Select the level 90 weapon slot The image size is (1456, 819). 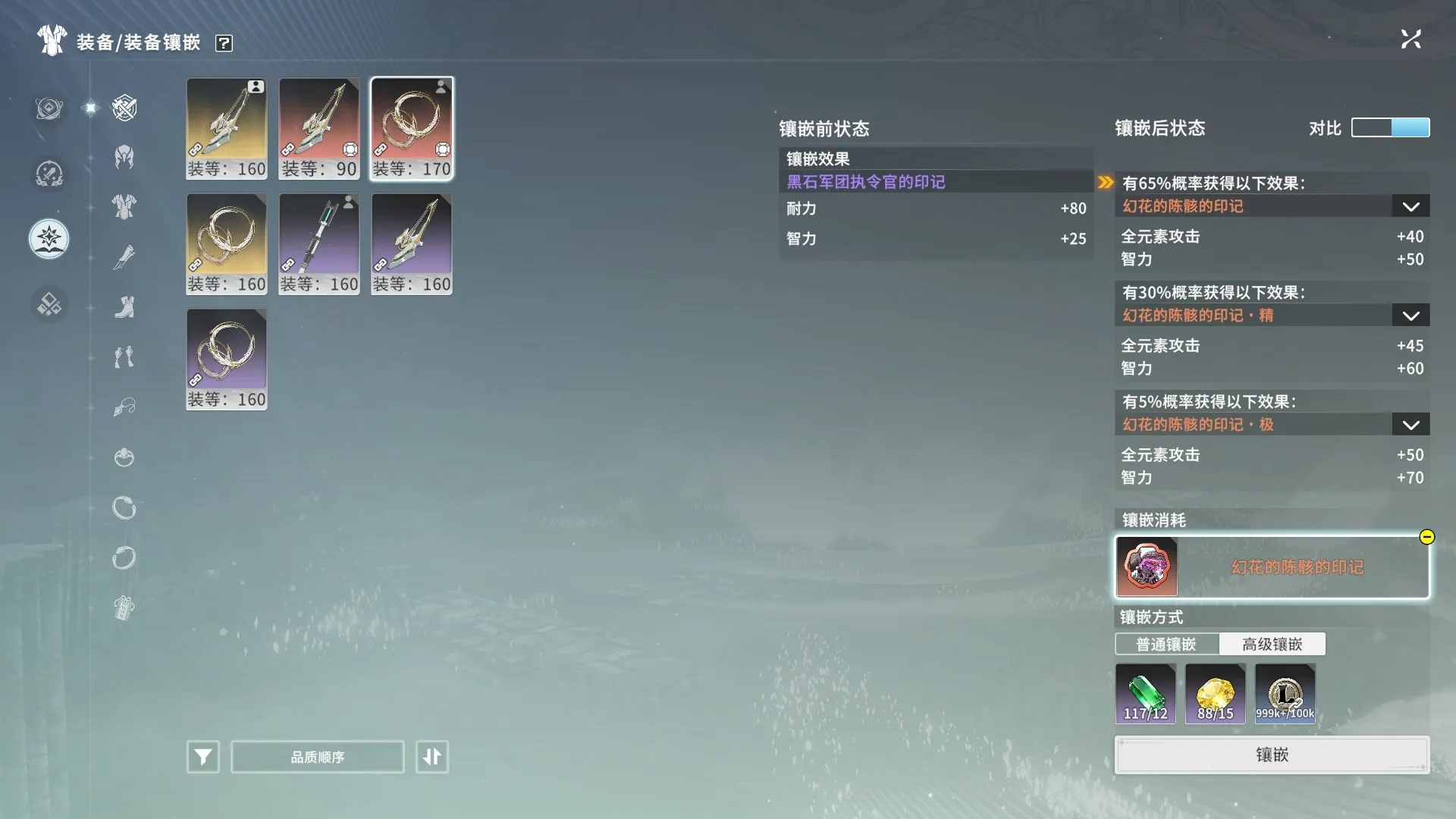pos(318,128)
